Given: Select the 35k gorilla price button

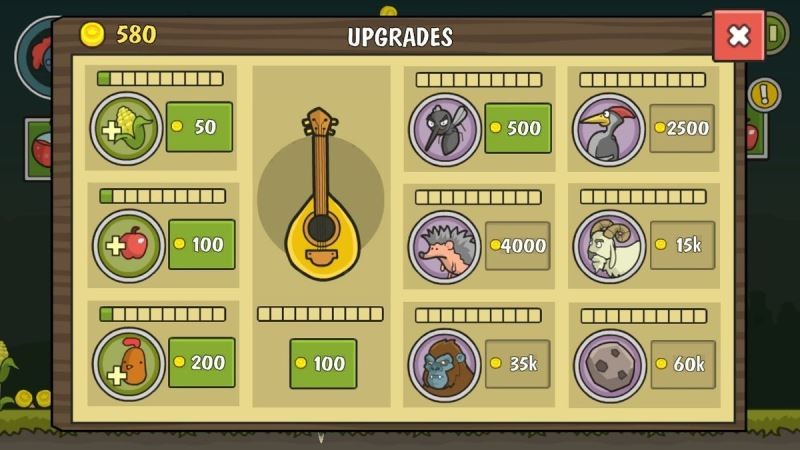Looking at the screenshot, I should point(518,363).
